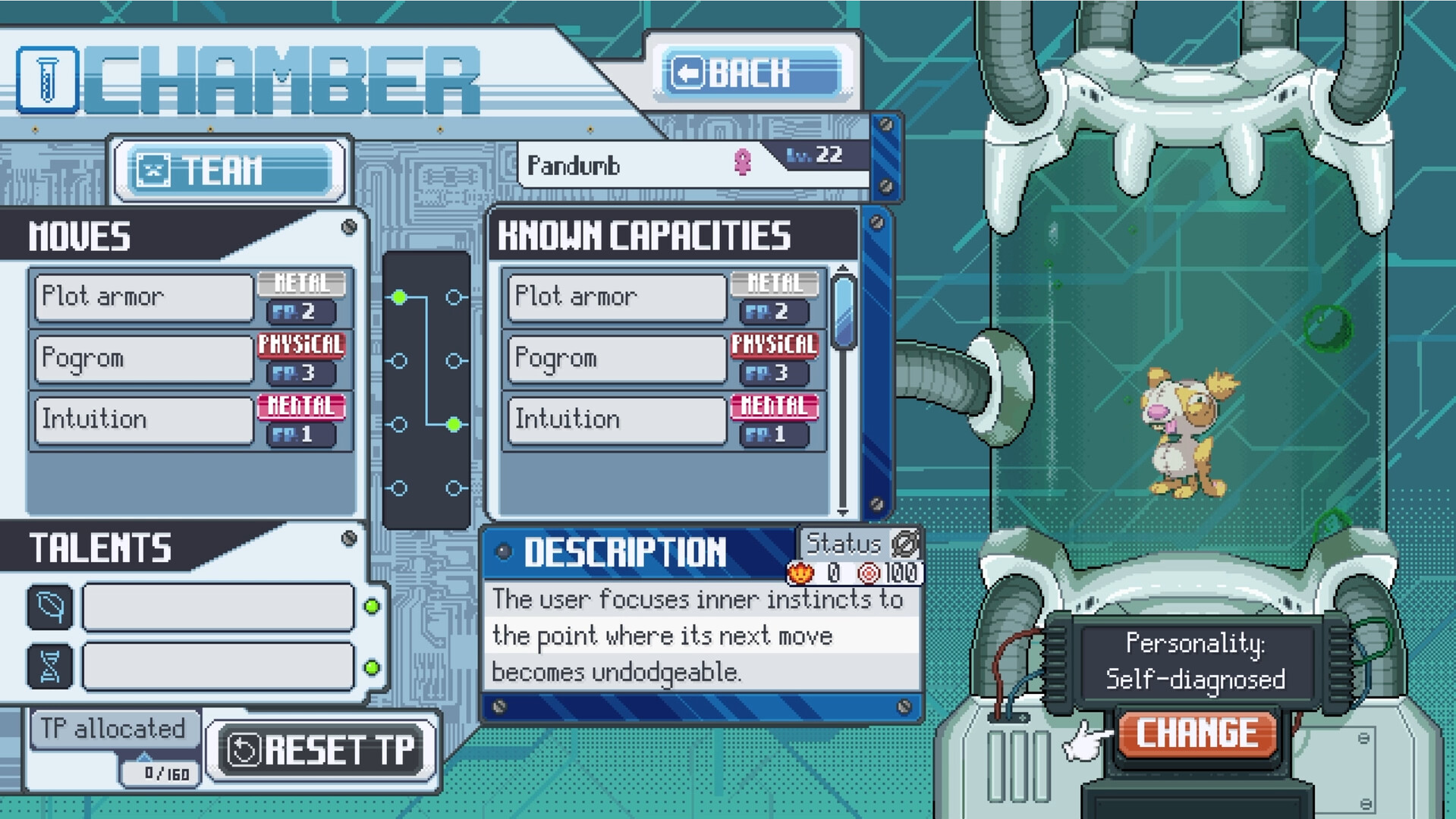Toggle the green light beside the DNA talent slot
Viewport: 1456px width, 819px height.
tap(372, 668)
